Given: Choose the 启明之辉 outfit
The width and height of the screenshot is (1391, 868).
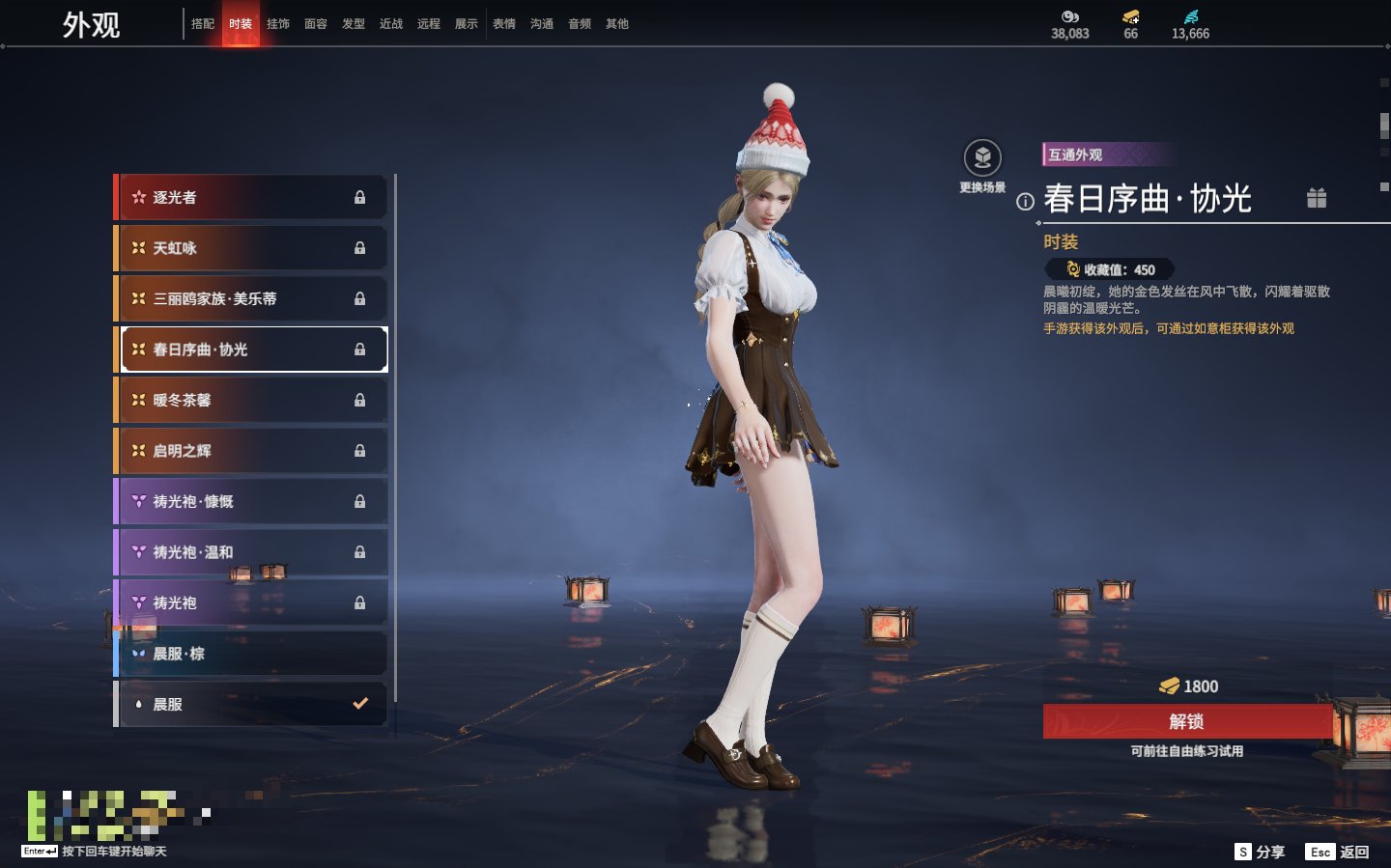Looking at the screenshot, I should click(x=251, y=451).
